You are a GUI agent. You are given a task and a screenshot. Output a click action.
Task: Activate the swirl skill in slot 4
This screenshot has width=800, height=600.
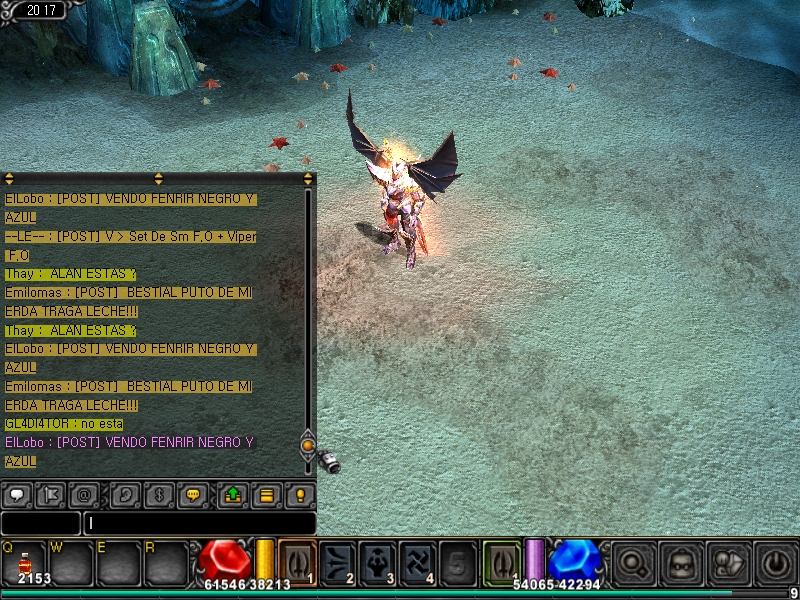(417, 562)
